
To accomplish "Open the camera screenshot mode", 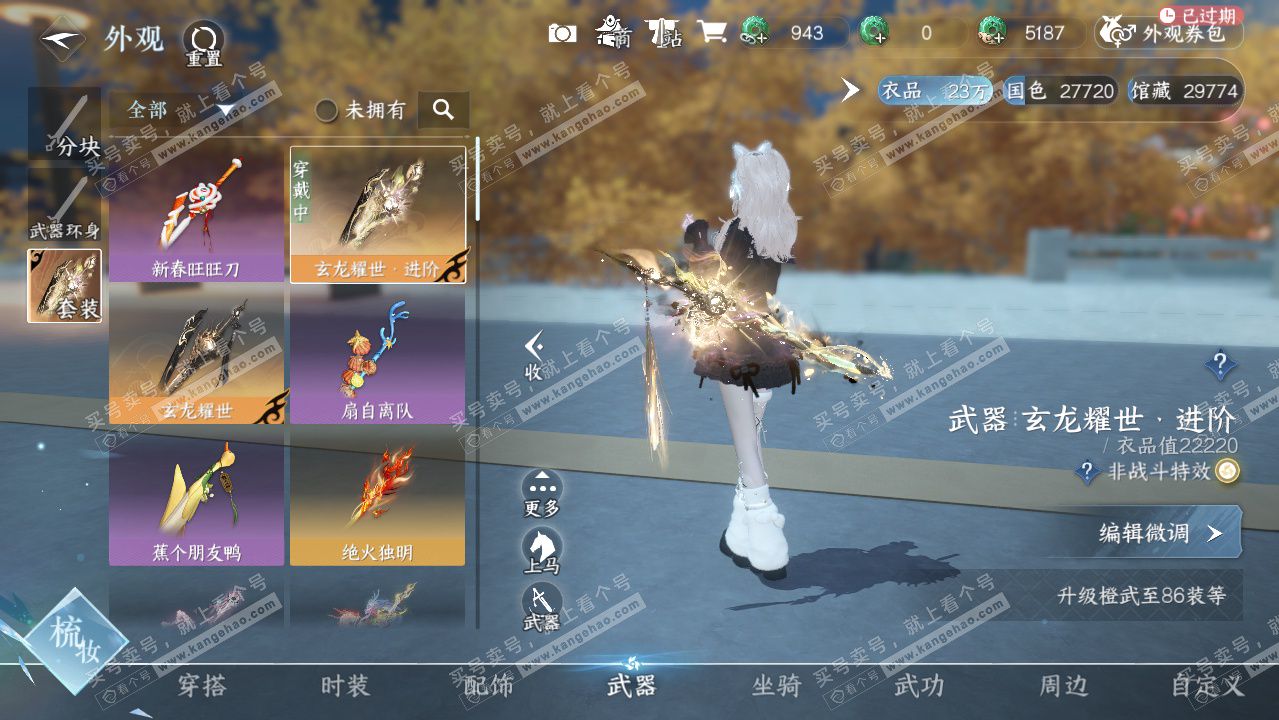I will [x=563, y=33].
